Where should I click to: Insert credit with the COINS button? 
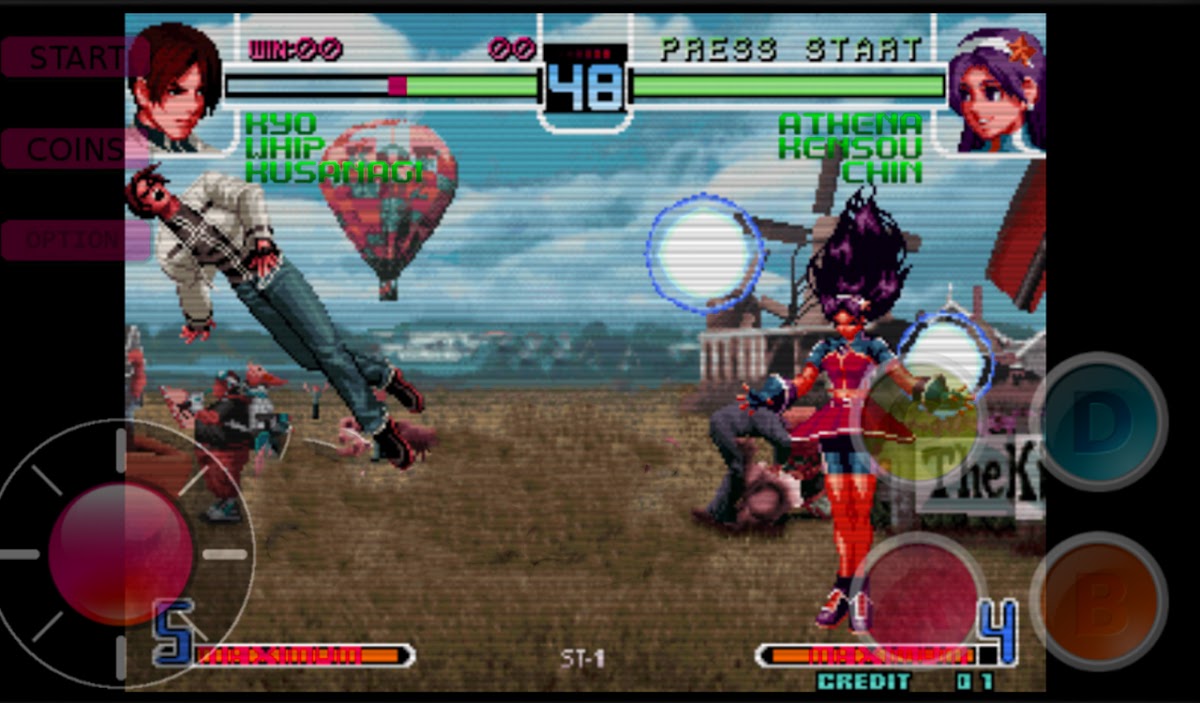(x=75, y=149)
